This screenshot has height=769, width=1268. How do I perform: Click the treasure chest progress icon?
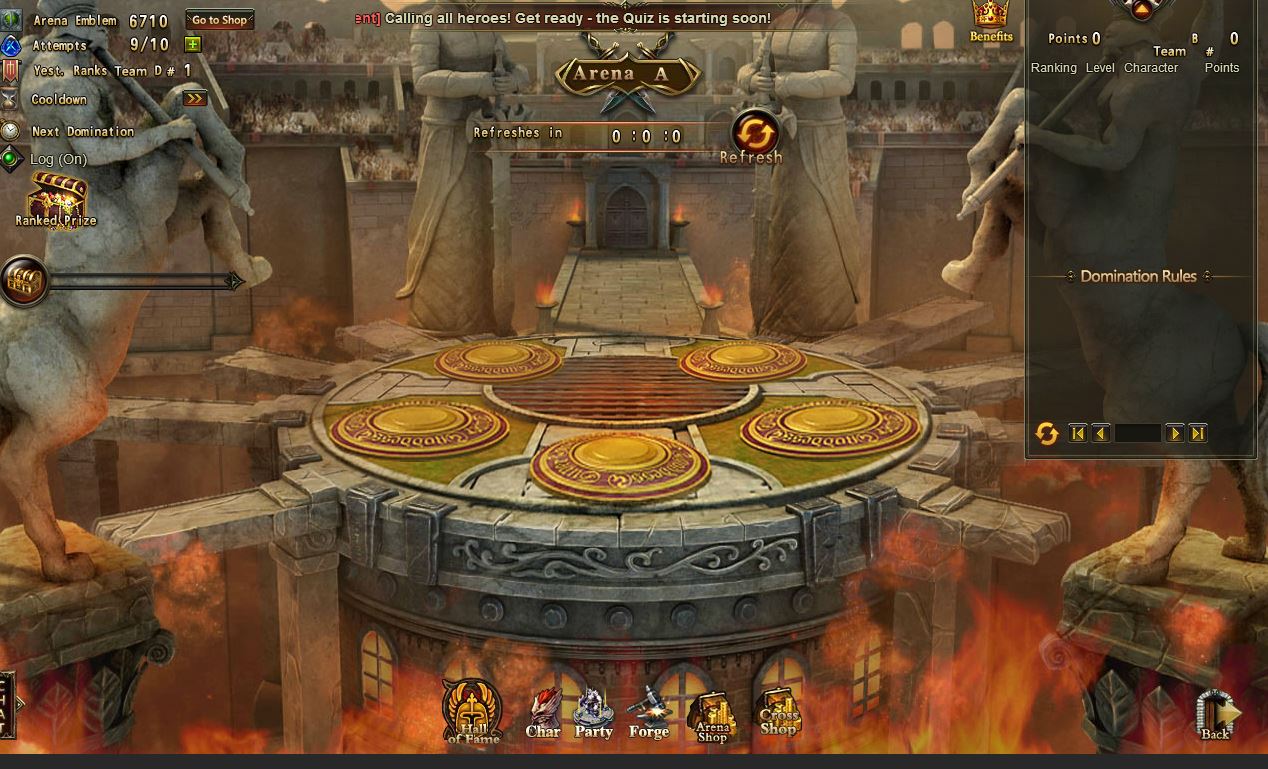[x=24, y=281]
